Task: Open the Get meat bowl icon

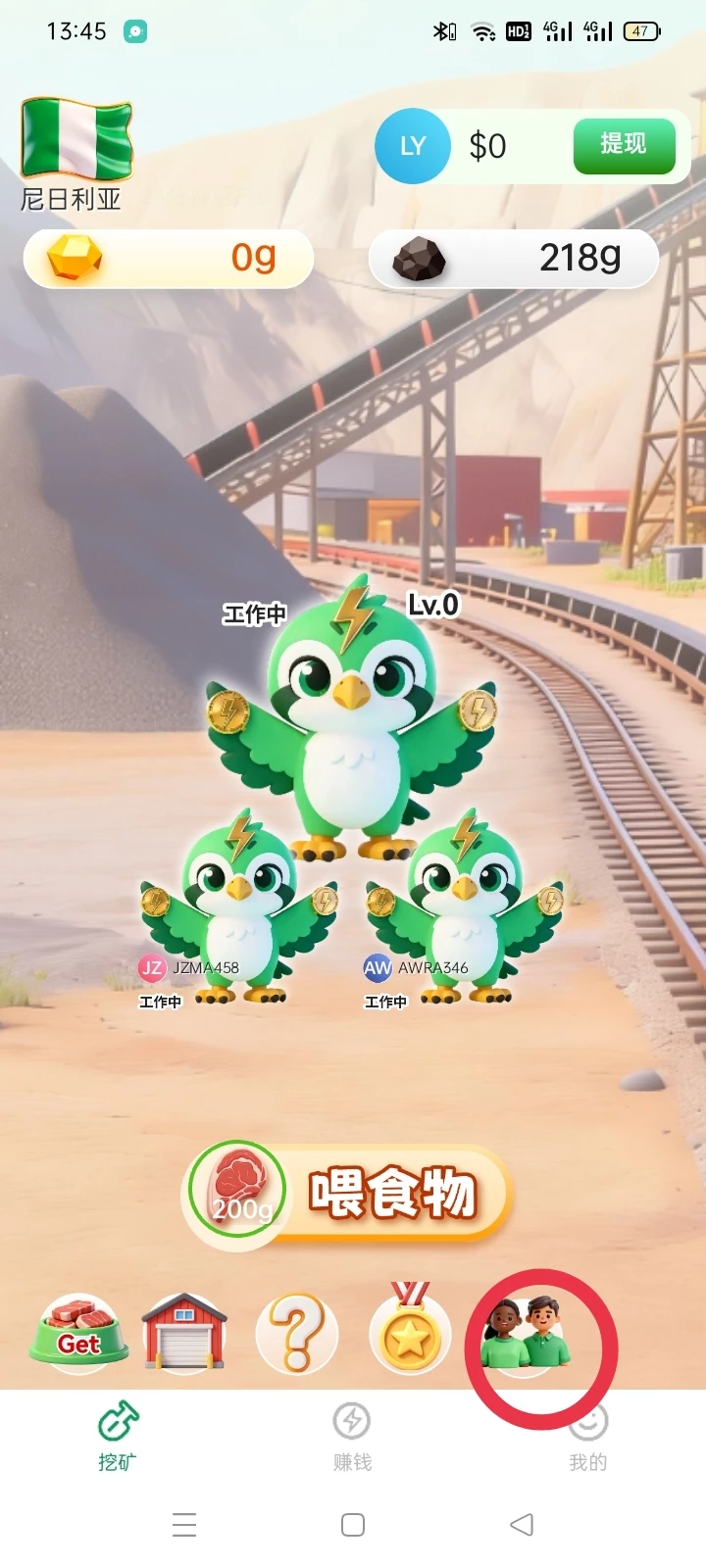Action: point(78,1331)
